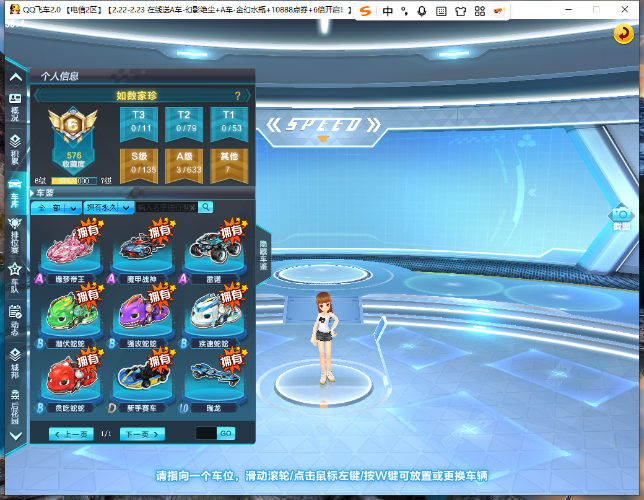Click the garage search magnifier button
Screen dimensions: 644x500
[x=205, y=207]
